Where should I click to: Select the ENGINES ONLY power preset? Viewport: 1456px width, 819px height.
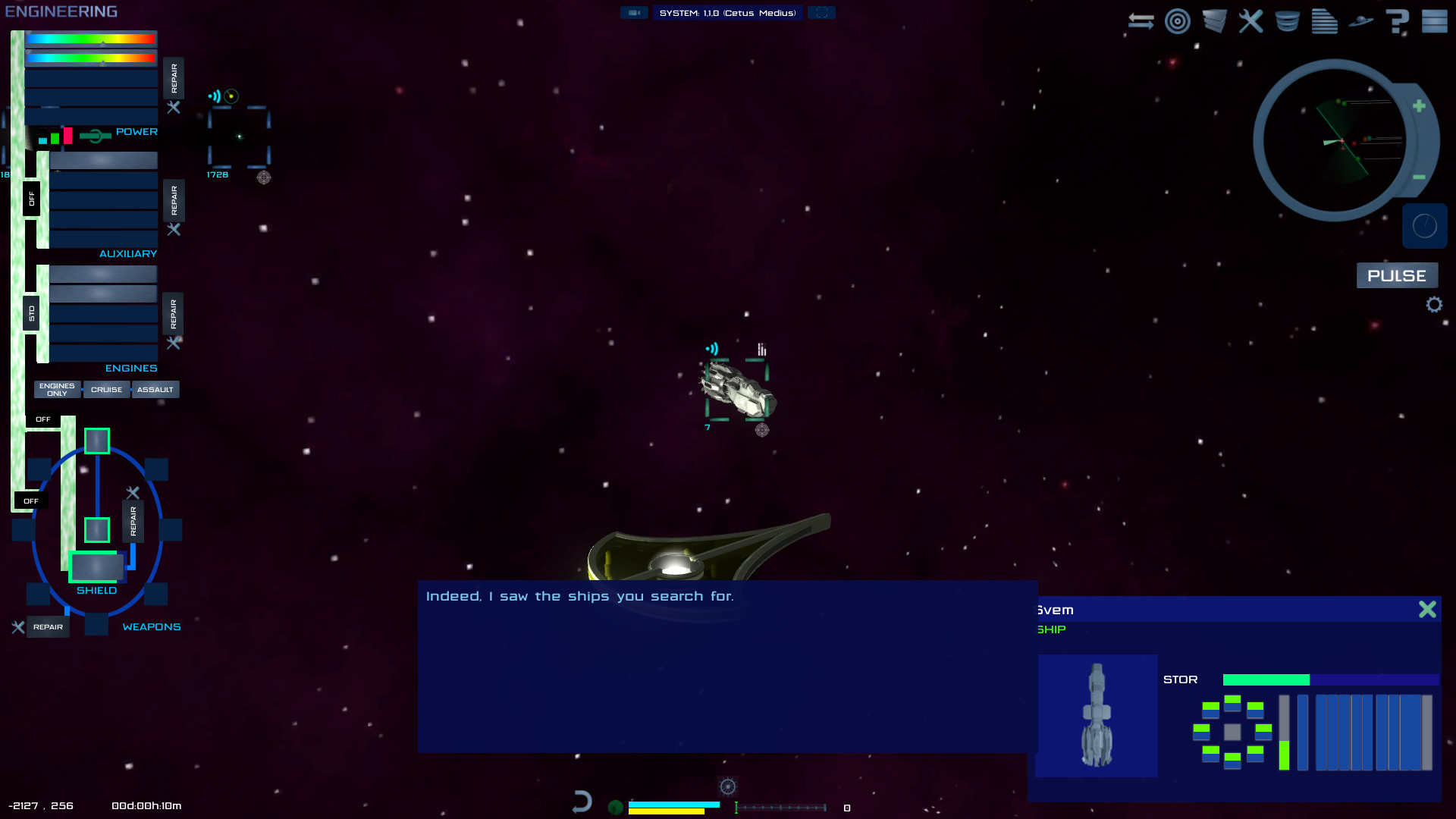(x=57, y=390)
